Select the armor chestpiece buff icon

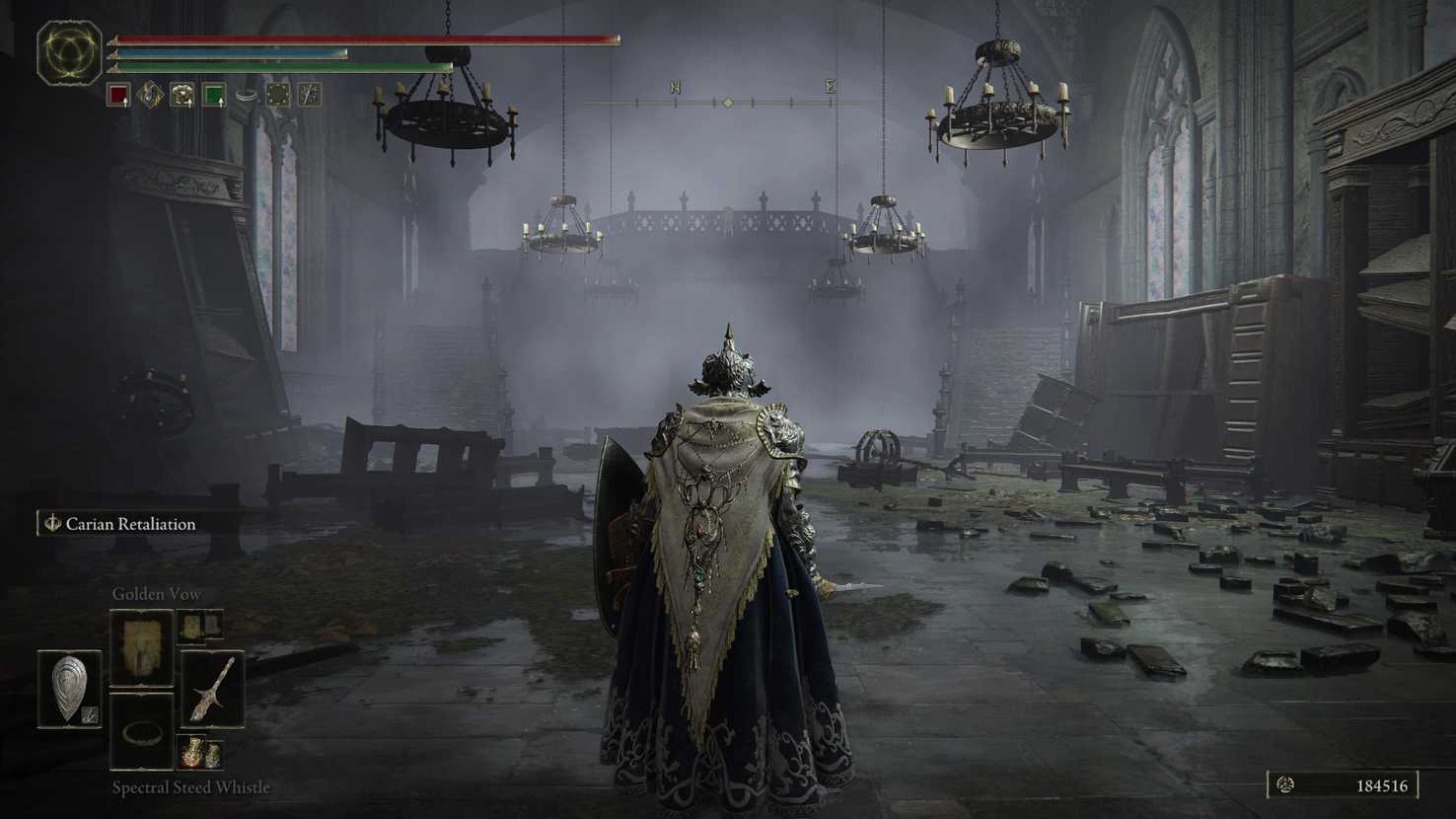(x=182, y=95)
